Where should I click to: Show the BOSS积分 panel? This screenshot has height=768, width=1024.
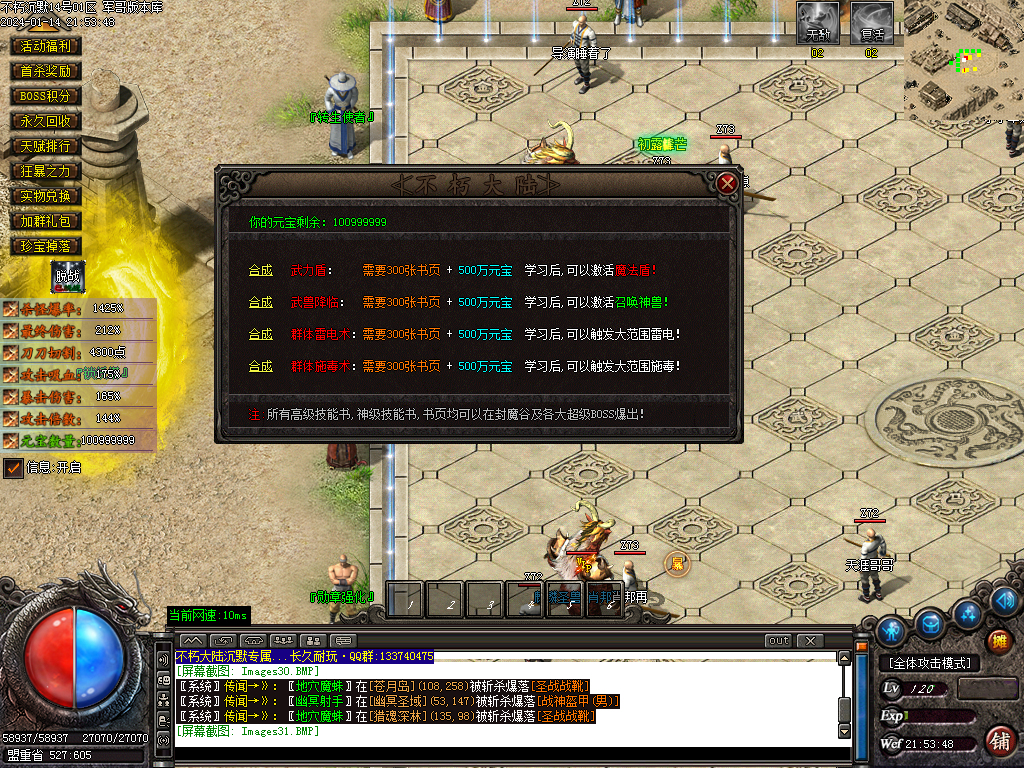click(46, 96)
